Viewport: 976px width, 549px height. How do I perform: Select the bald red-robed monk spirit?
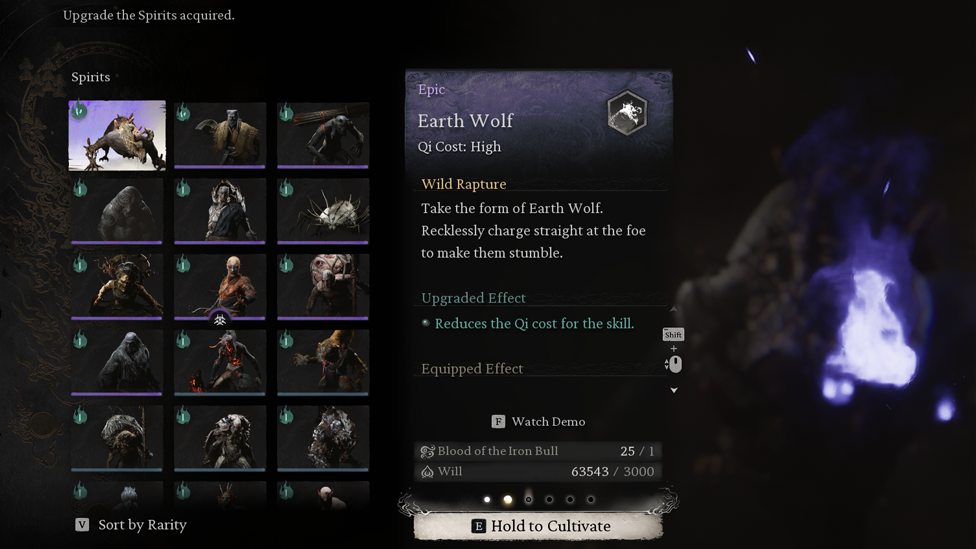(x=220, y=285)
